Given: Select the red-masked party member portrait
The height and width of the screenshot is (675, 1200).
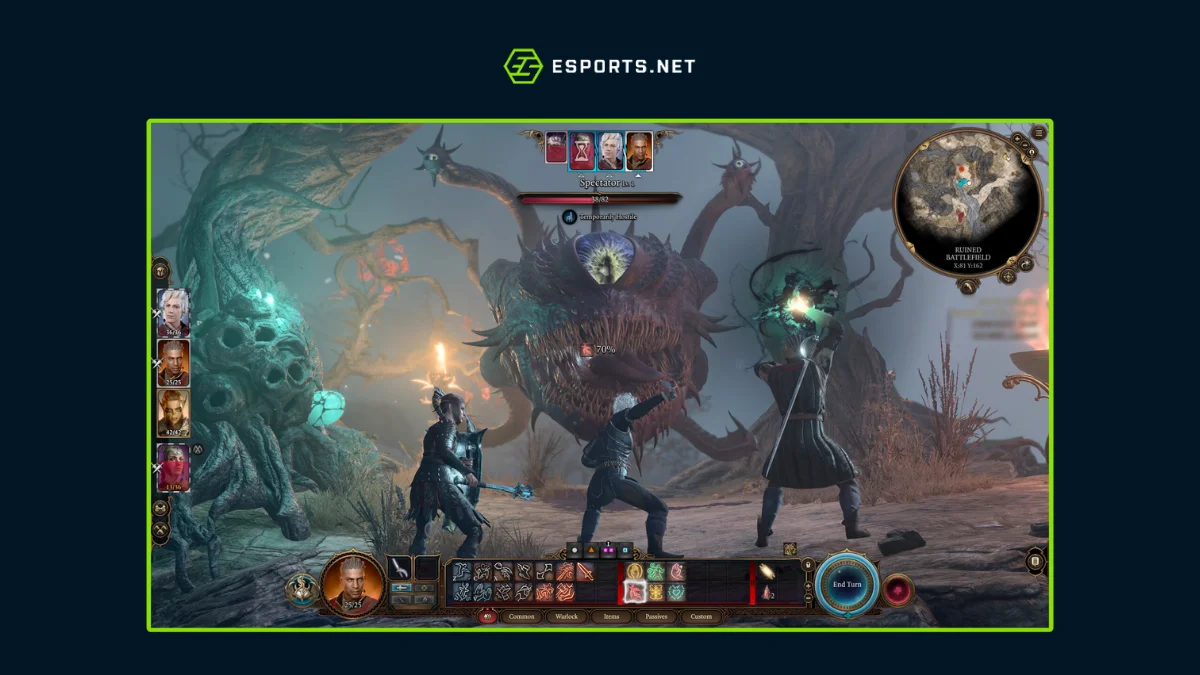Looking at the screenshot, I should (x=173, y=467).
